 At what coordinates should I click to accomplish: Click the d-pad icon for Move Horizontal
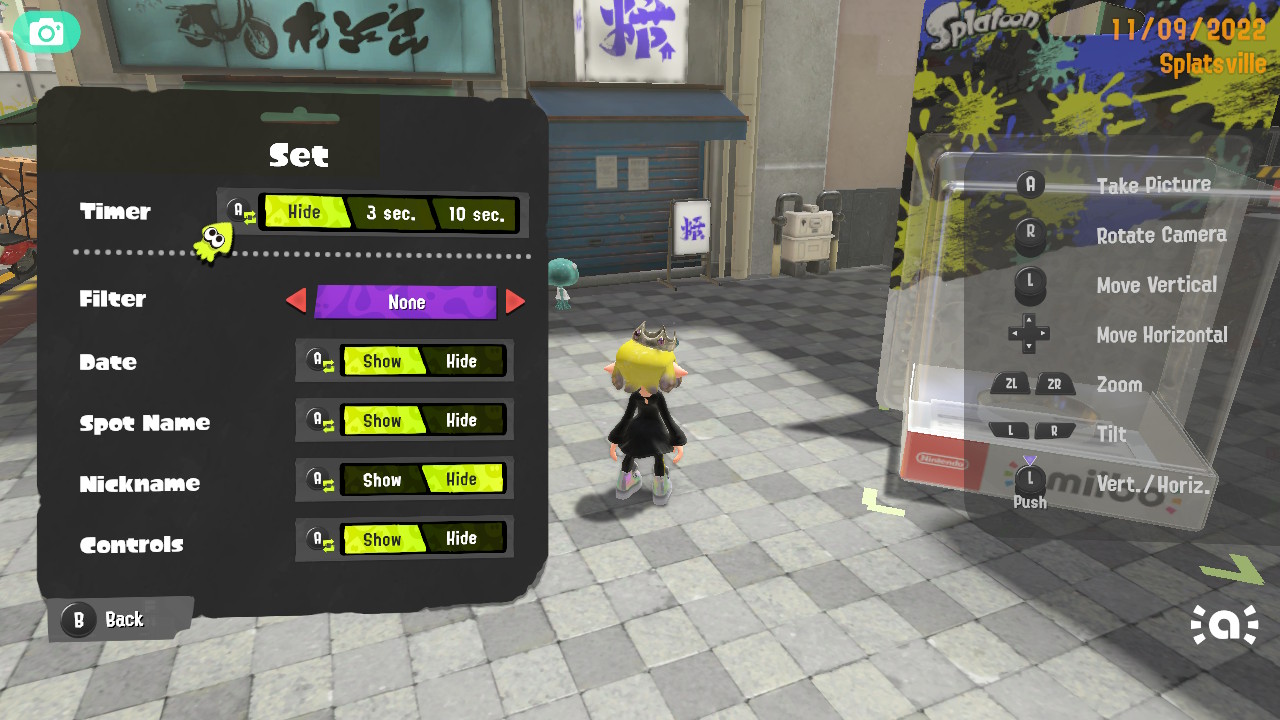click(x=1030, y=335)
